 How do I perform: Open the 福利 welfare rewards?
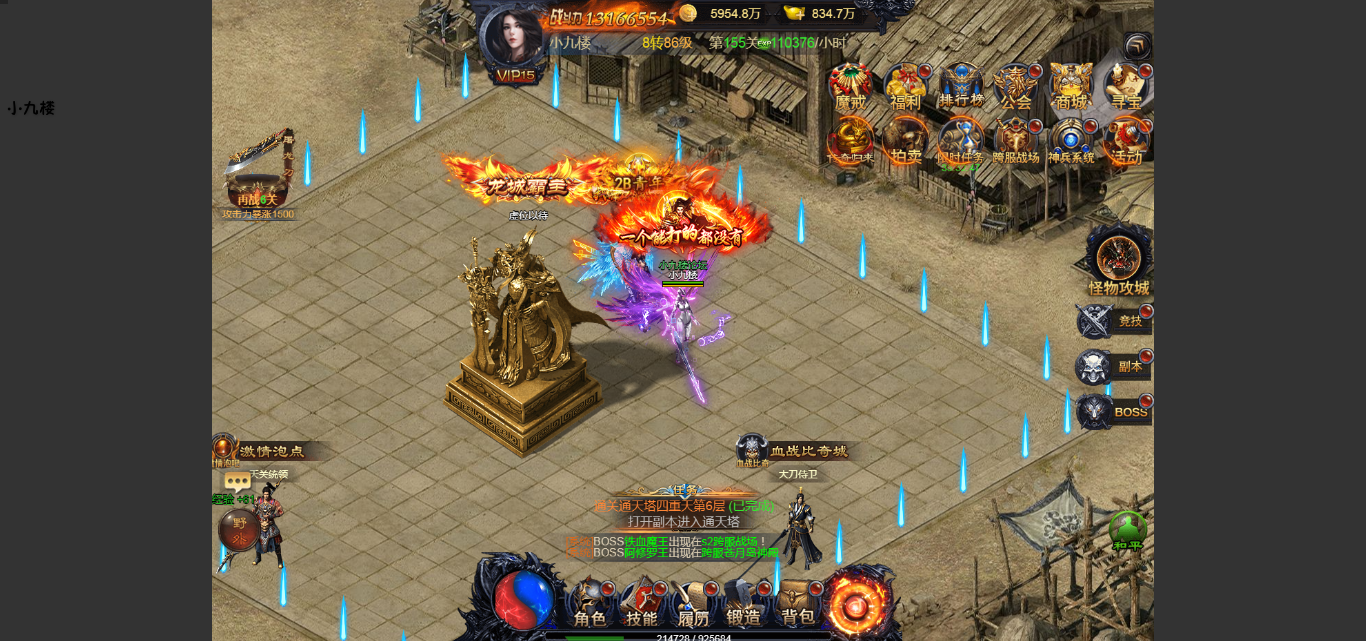[905, 87]
